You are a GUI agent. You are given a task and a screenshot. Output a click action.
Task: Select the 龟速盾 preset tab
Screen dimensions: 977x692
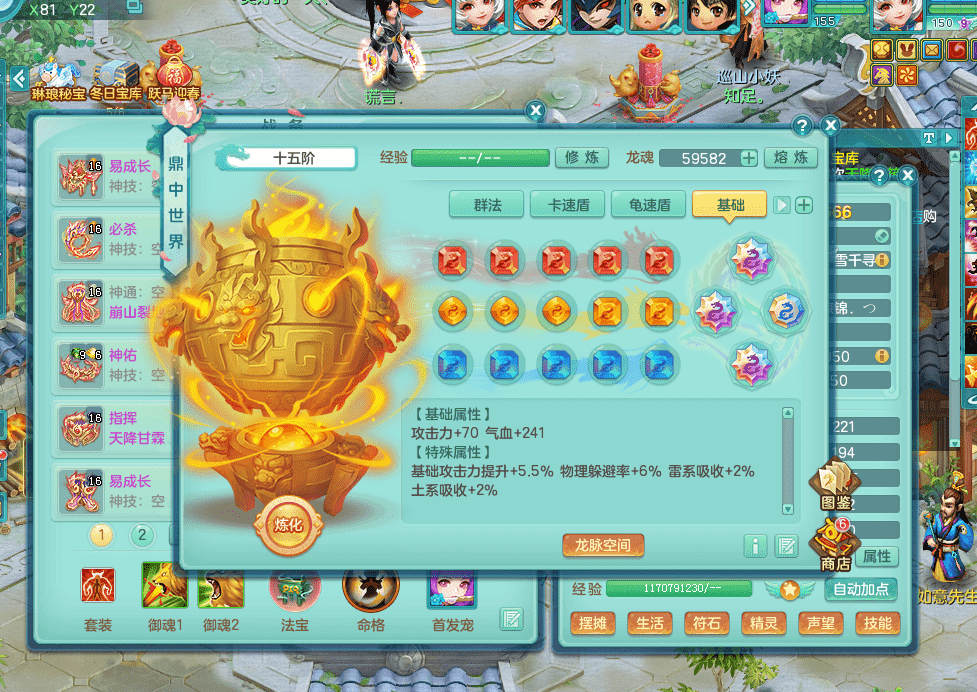[x=649, y=205]
